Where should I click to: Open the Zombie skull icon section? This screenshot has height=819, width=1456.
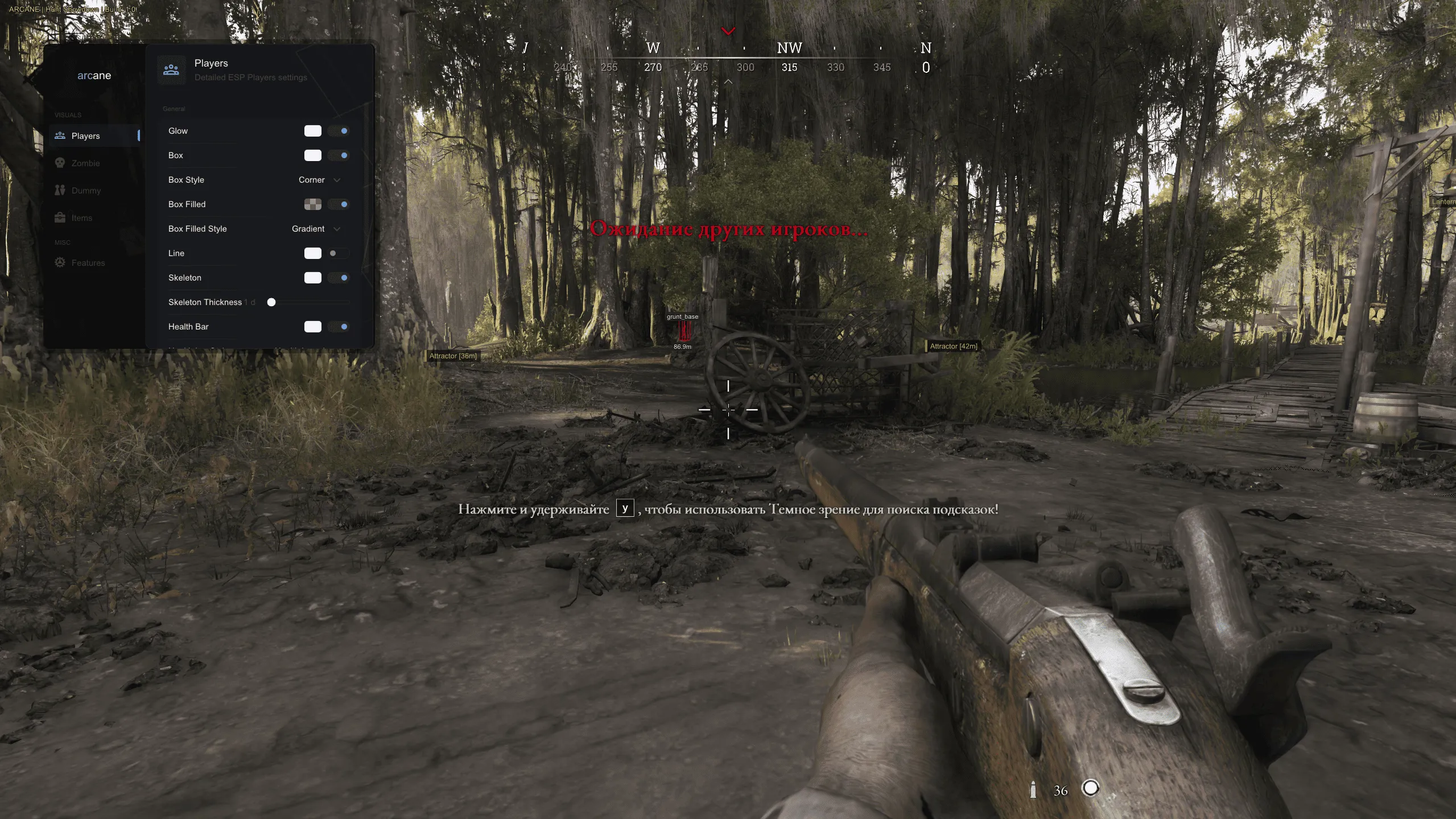point(61,163)
